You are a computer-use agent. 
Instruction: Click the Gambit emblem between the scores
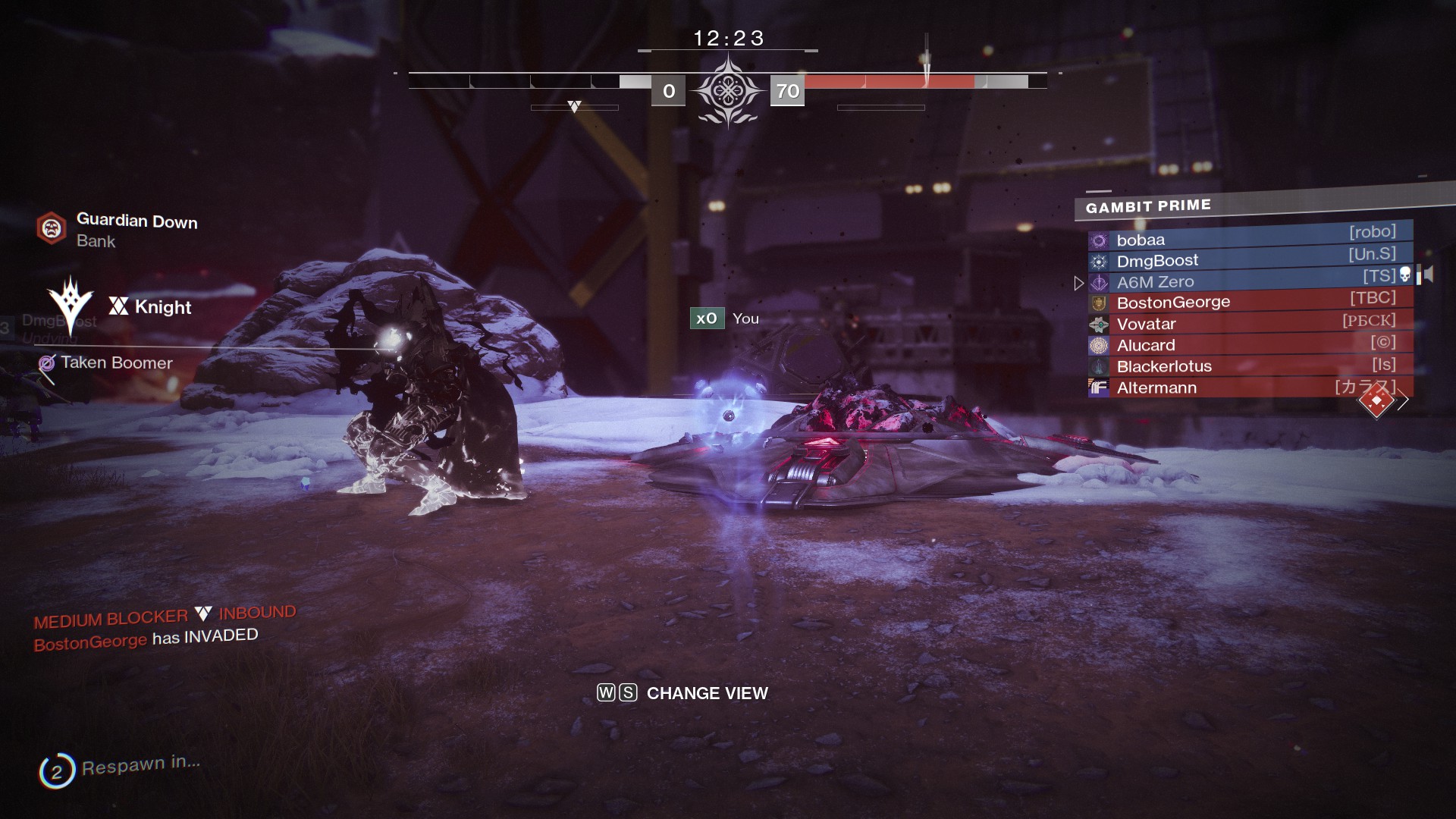727,91
